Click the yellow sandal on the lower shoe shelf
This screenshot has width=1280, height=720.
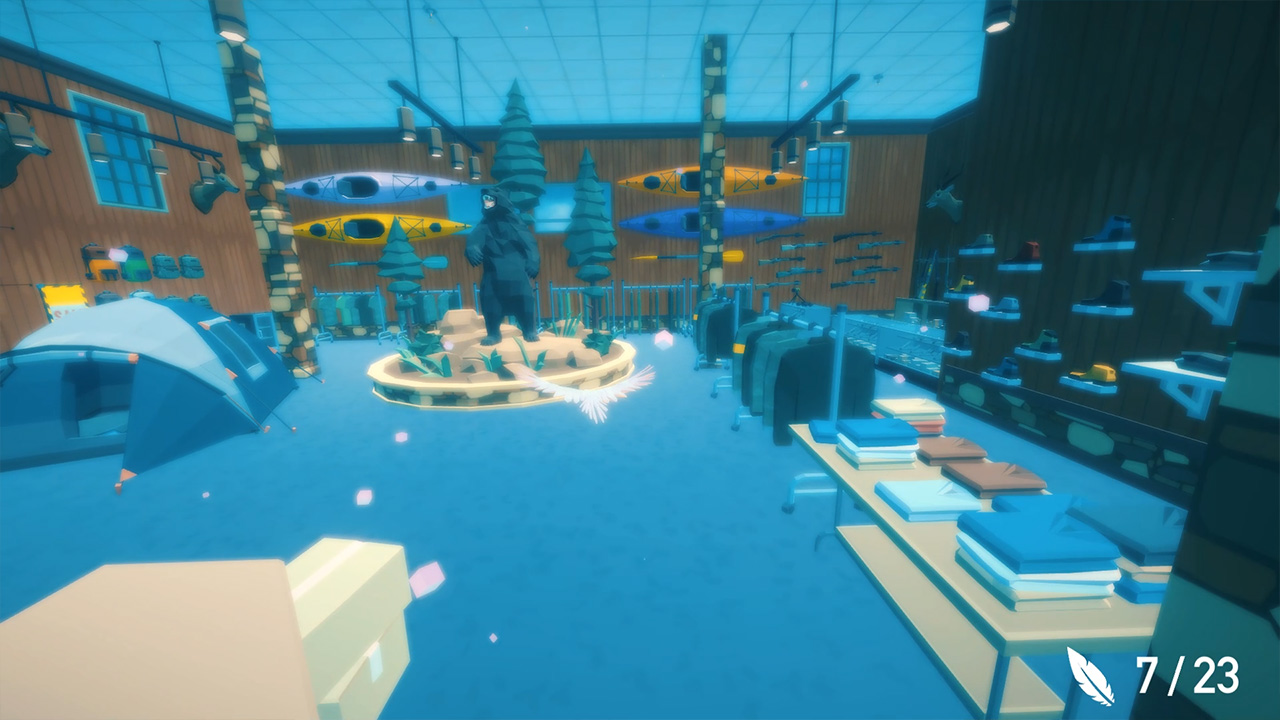1091,372
